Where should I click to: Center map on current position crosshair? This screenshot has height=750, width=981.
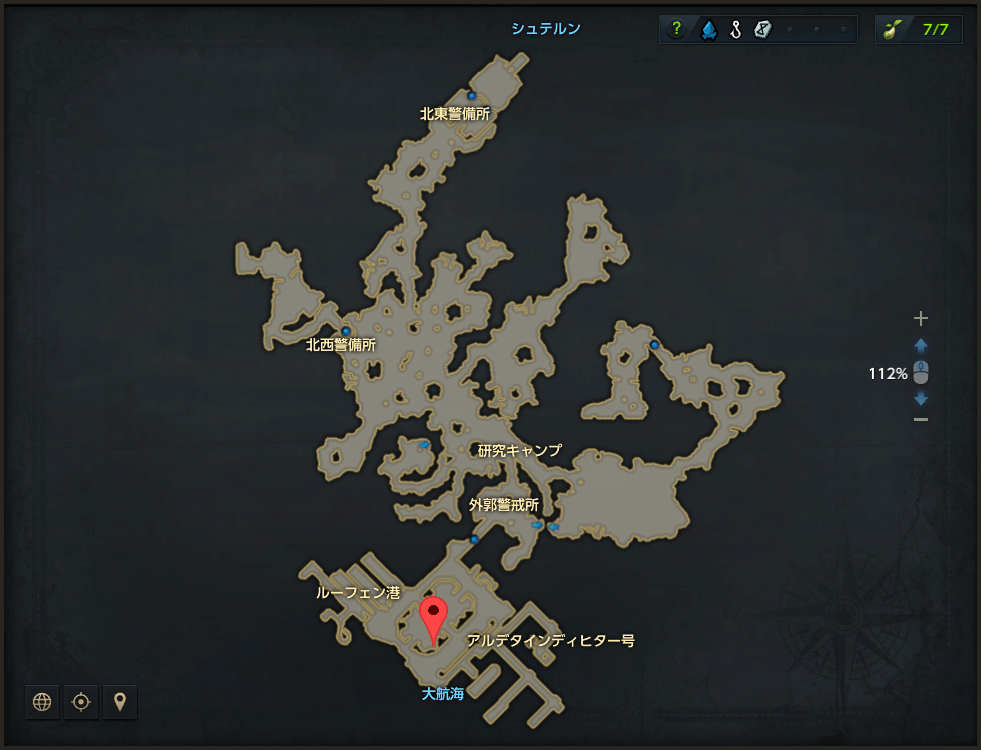81,702
